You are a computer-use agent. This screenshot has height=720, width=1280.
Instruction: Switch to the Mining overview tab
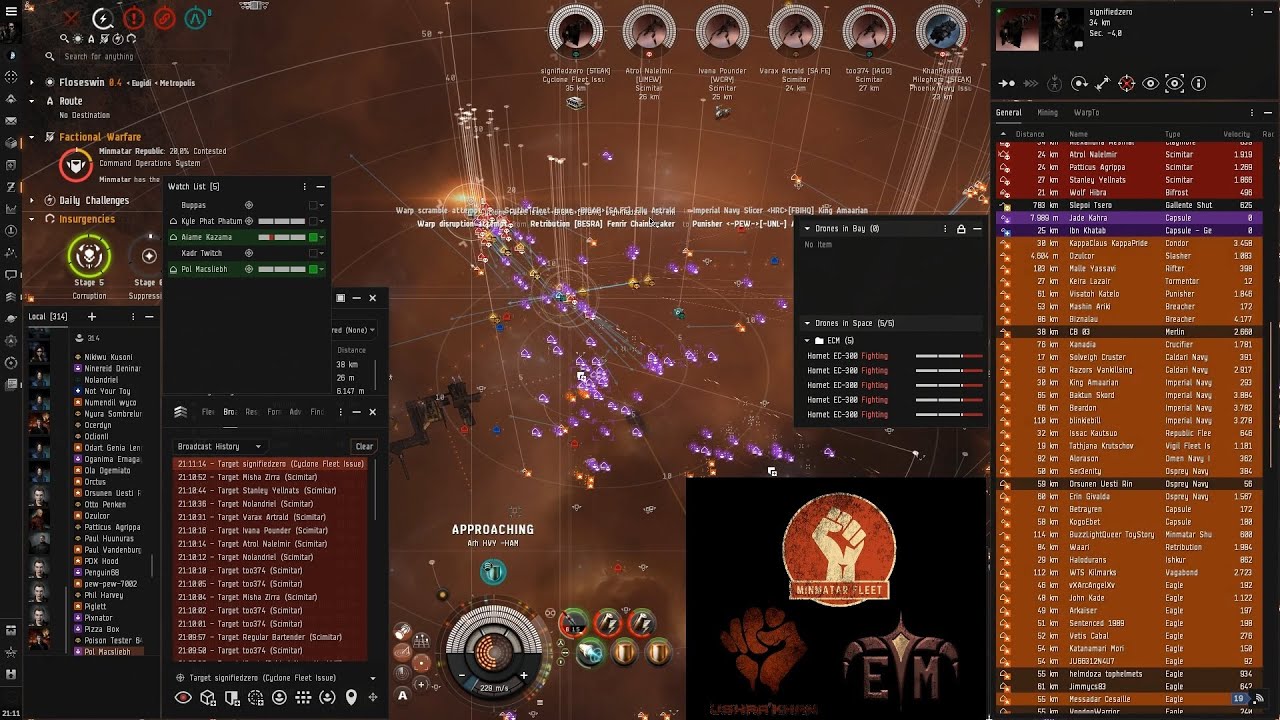click(x=1047, y=113)
